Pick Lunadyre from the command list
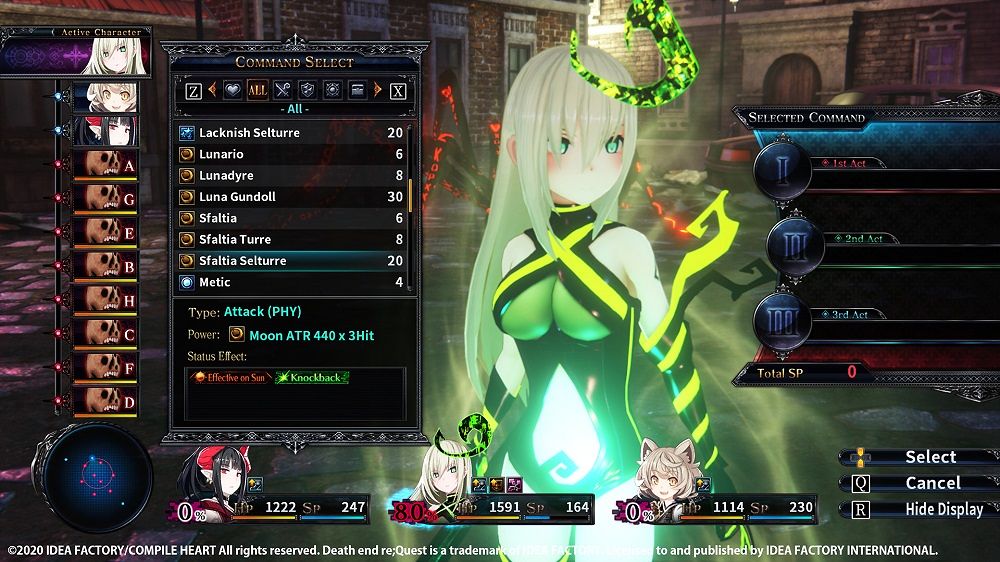The width and height of the screenshot is (1000, 562). tap(290, 176)
